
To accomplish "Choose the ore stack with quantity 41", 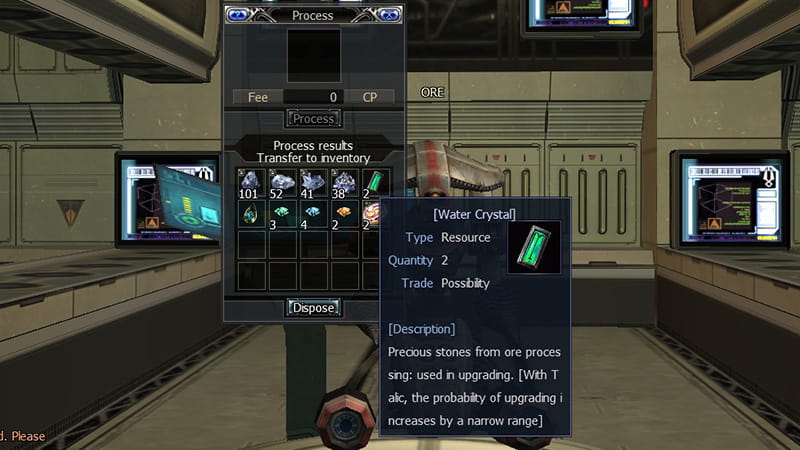I will (x=313, y=183).
